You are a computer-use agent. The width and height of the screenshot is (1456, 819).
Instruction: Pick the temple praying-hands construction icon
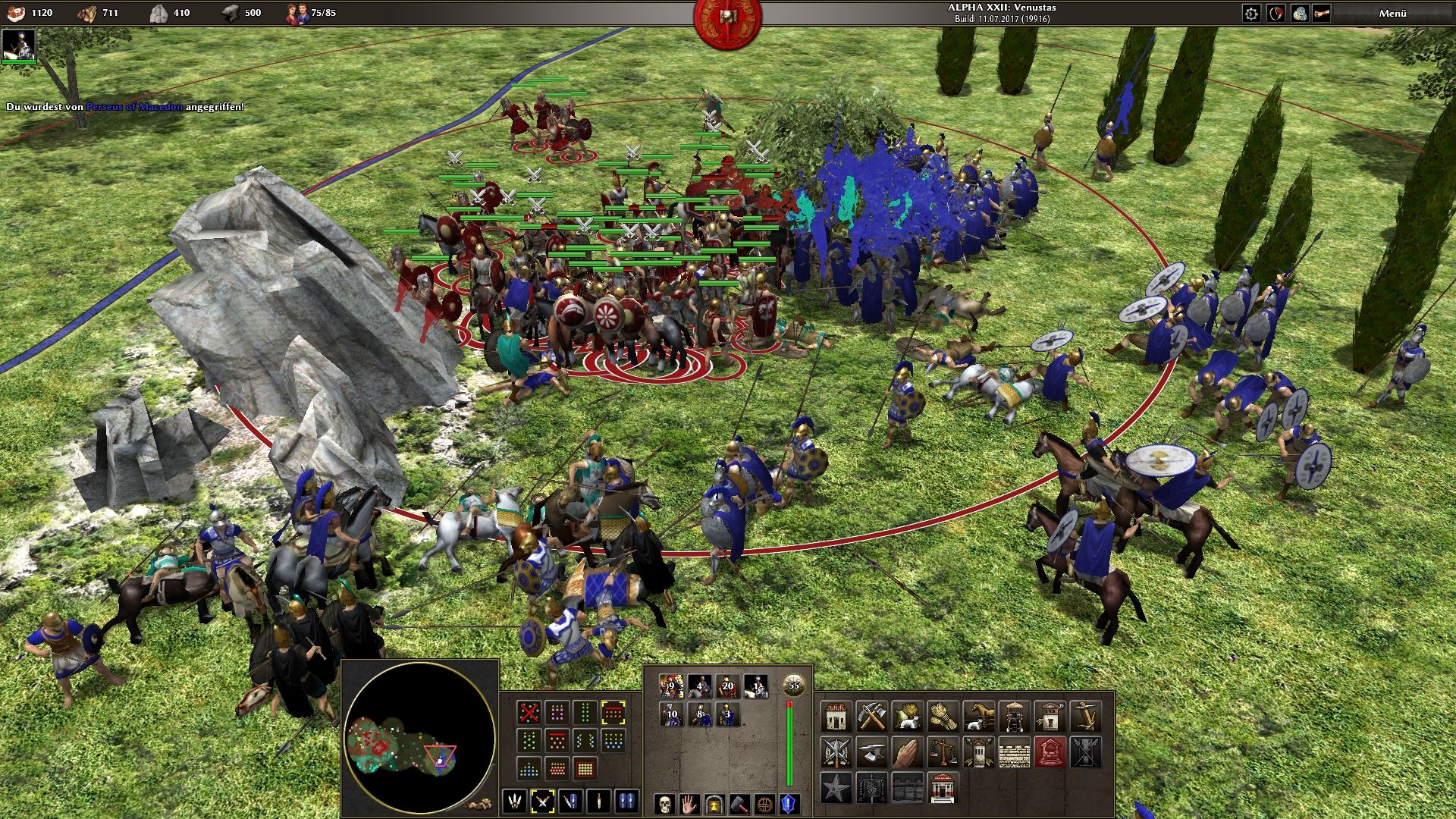[x=908, y=752]
